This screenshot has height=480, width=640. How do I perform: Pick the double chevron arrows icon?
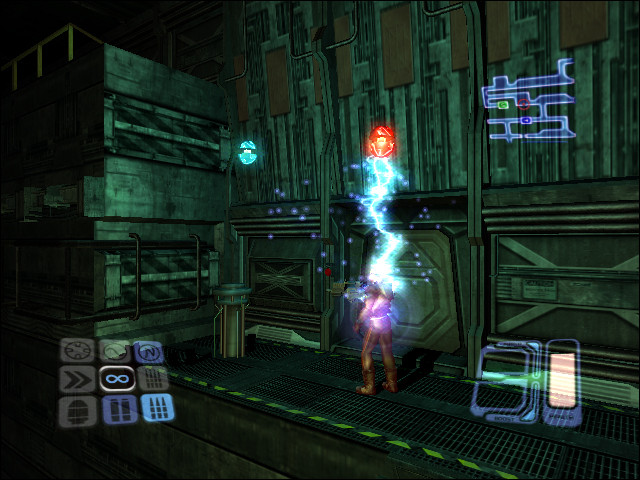(x=78, y=380)
